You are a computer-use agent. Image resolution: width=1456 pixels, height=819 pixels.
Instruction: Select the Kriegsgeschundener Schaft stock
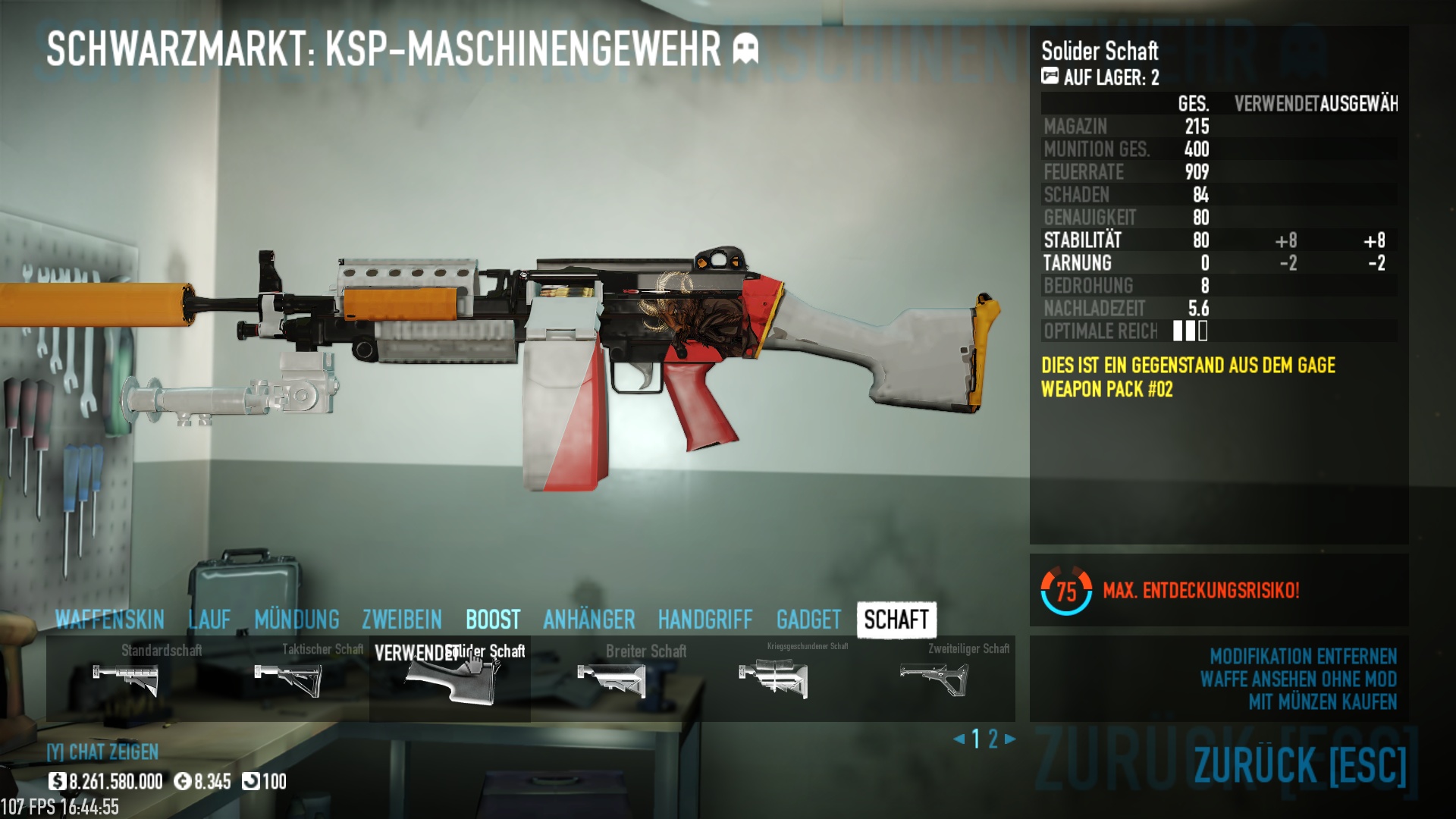tap(773, 678)
